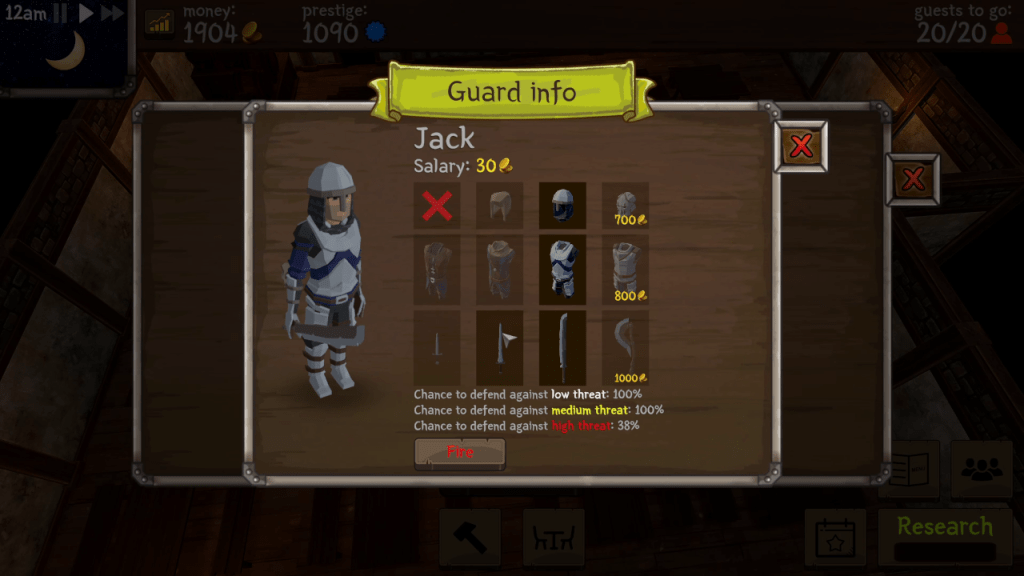Set game speed to normal play
Viewport: 1024px width, 576px height.
86,13
